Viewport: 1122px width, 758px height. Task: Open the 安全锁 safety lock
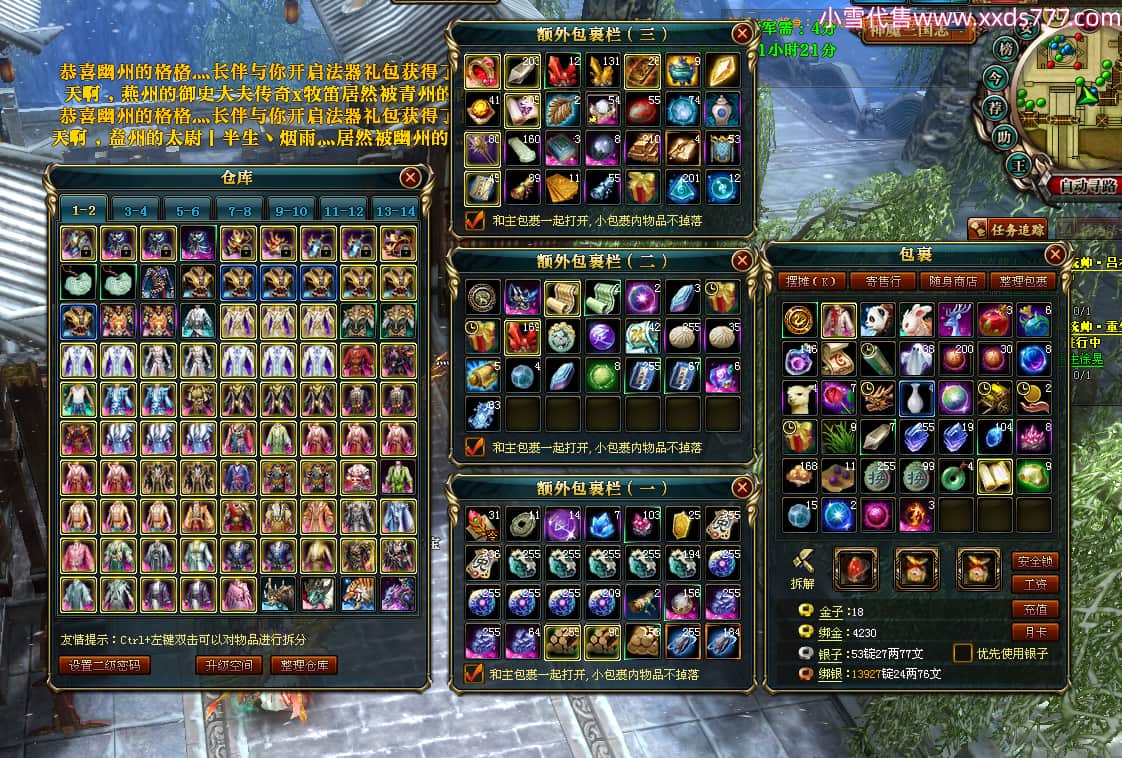pos(1035,561)
